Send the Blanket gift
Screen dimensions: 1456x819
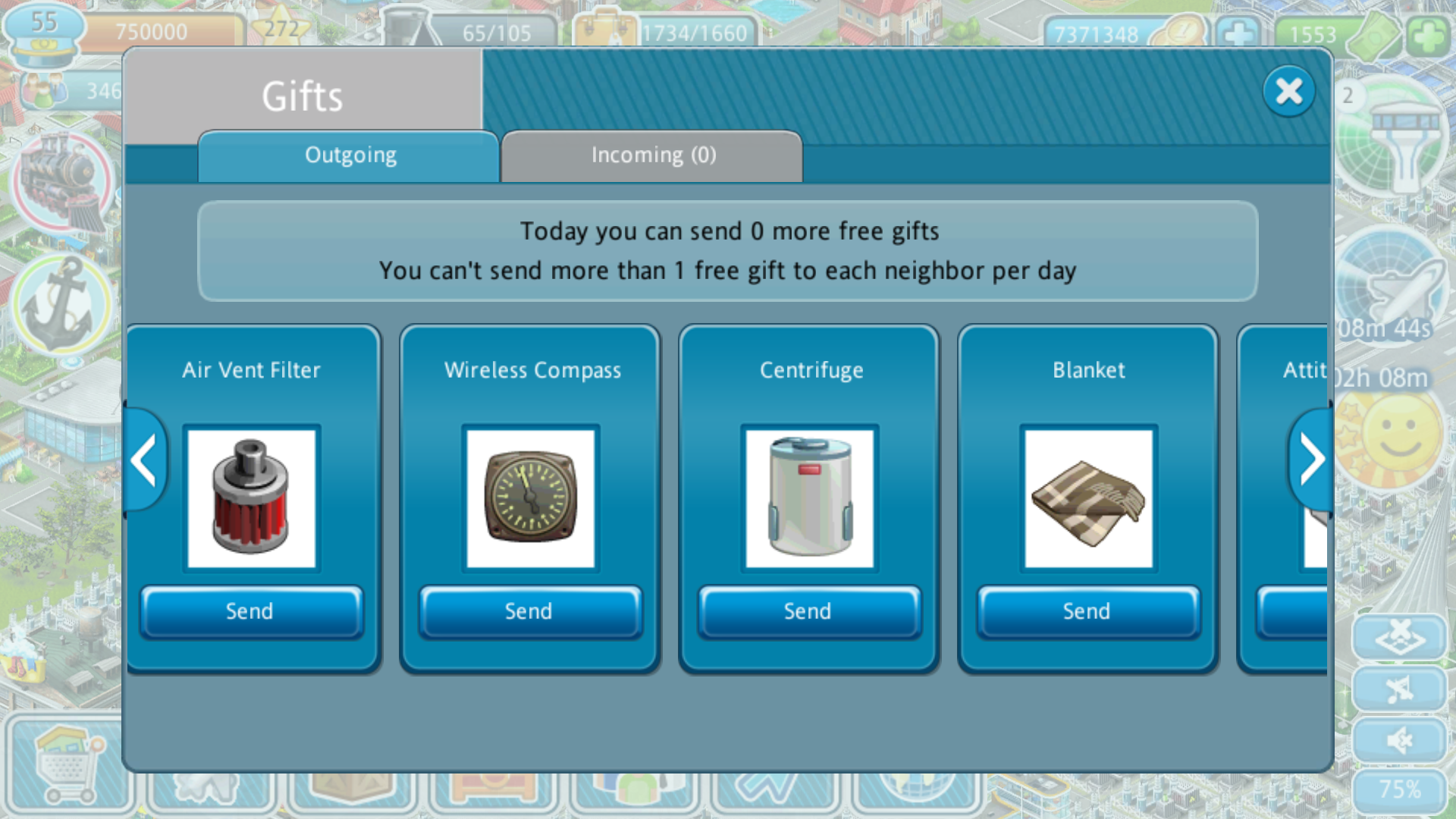pos(1088,611)
